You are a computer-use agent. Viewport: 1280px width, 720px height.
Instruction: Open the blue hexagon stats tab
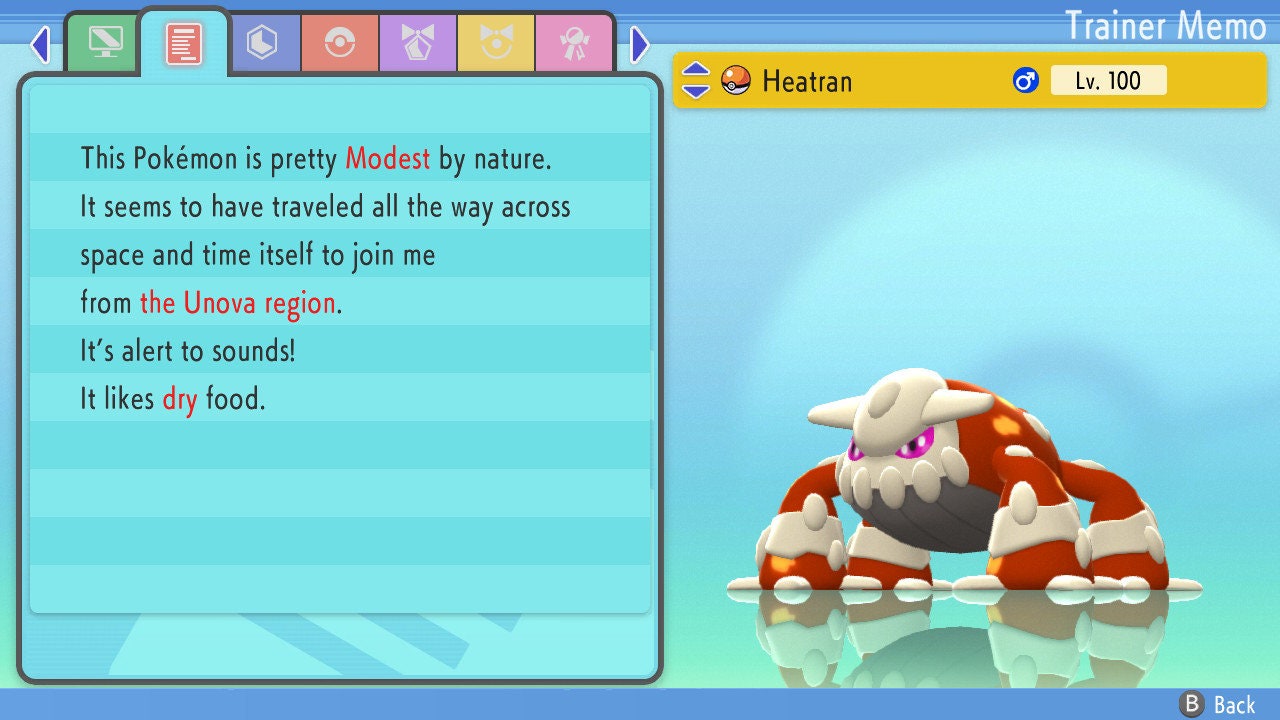coord(262,43)
